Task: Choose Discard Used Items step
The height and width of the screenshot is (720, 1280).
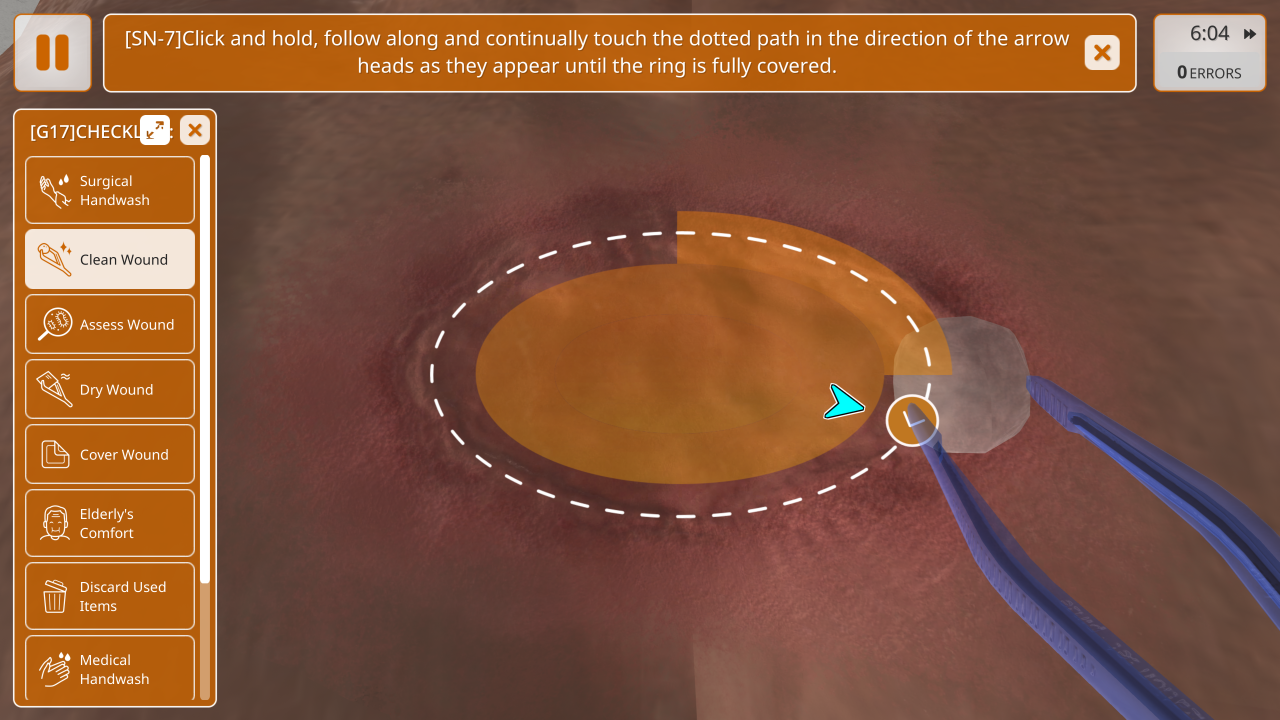Action: (x=110, y=596)
